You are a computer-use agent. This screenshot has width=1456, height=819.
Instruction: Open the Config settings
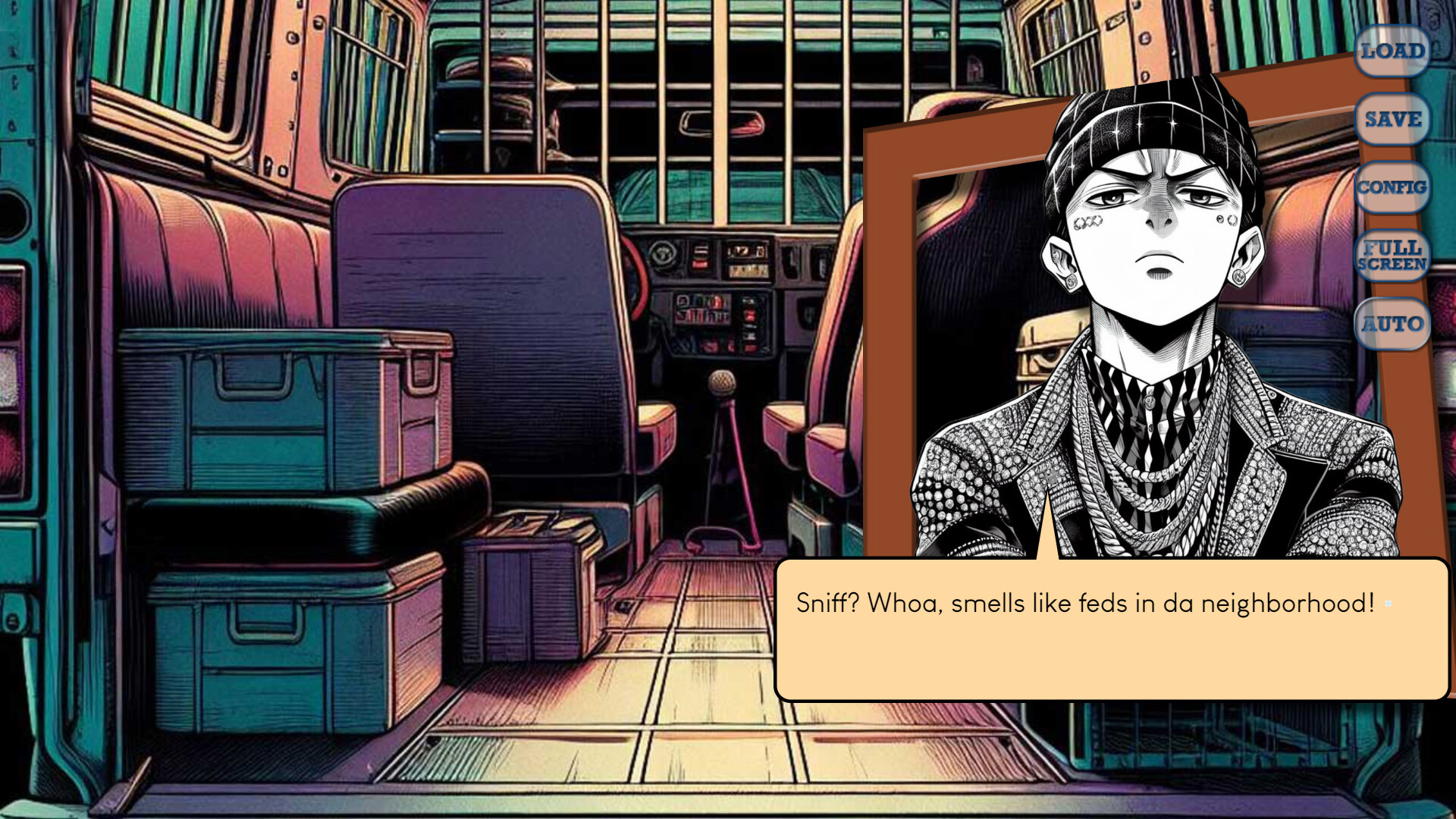click(x=1392, y=187)
